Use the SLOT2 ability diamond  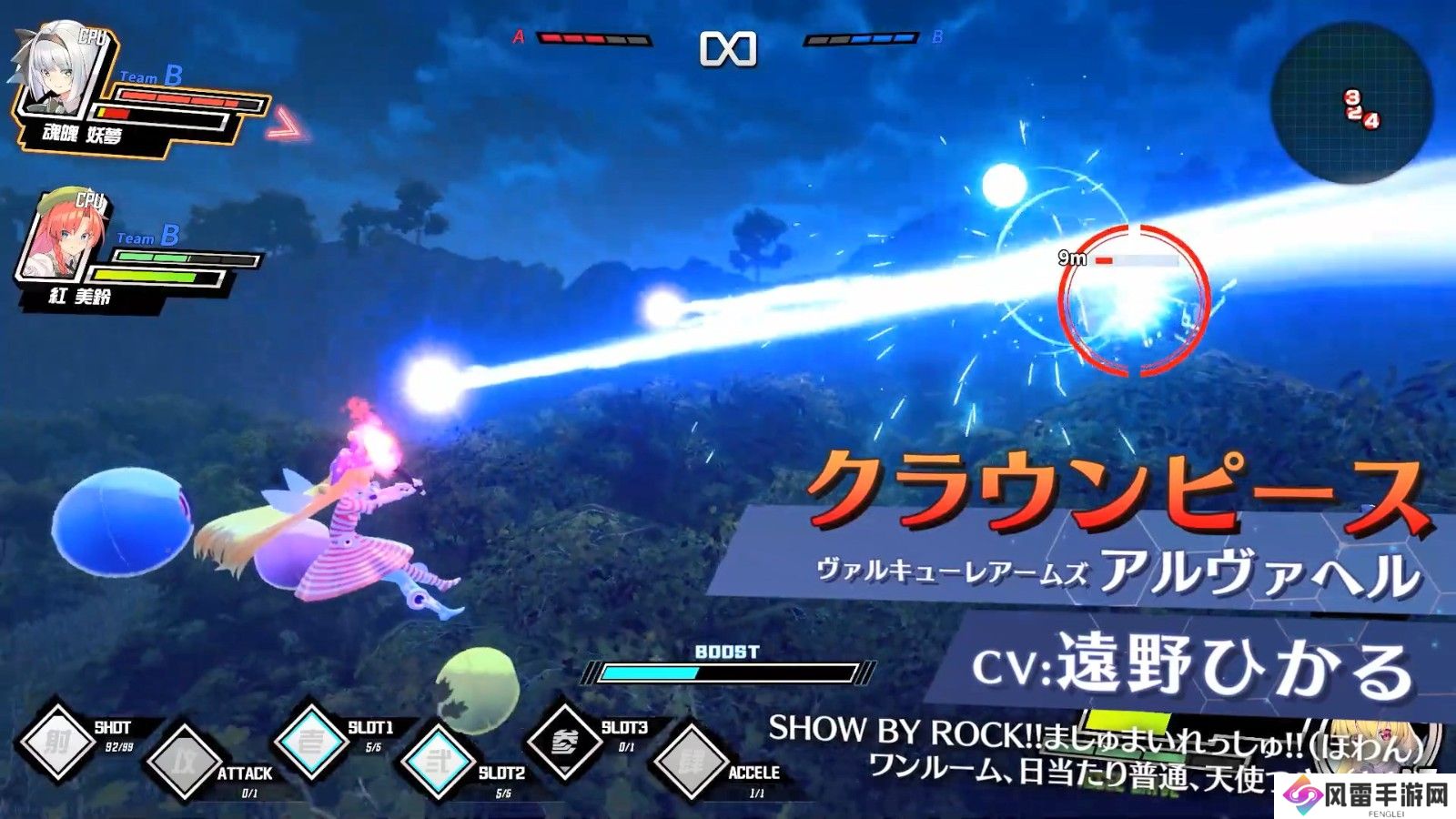(439, 762)
